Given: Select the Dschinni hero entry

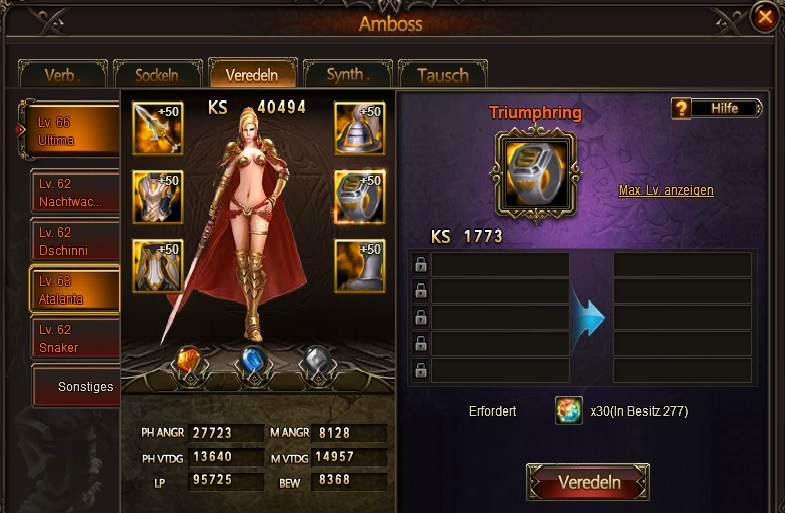Looking at the screenshot, I should pyautogui.click(x=76, y=240).
